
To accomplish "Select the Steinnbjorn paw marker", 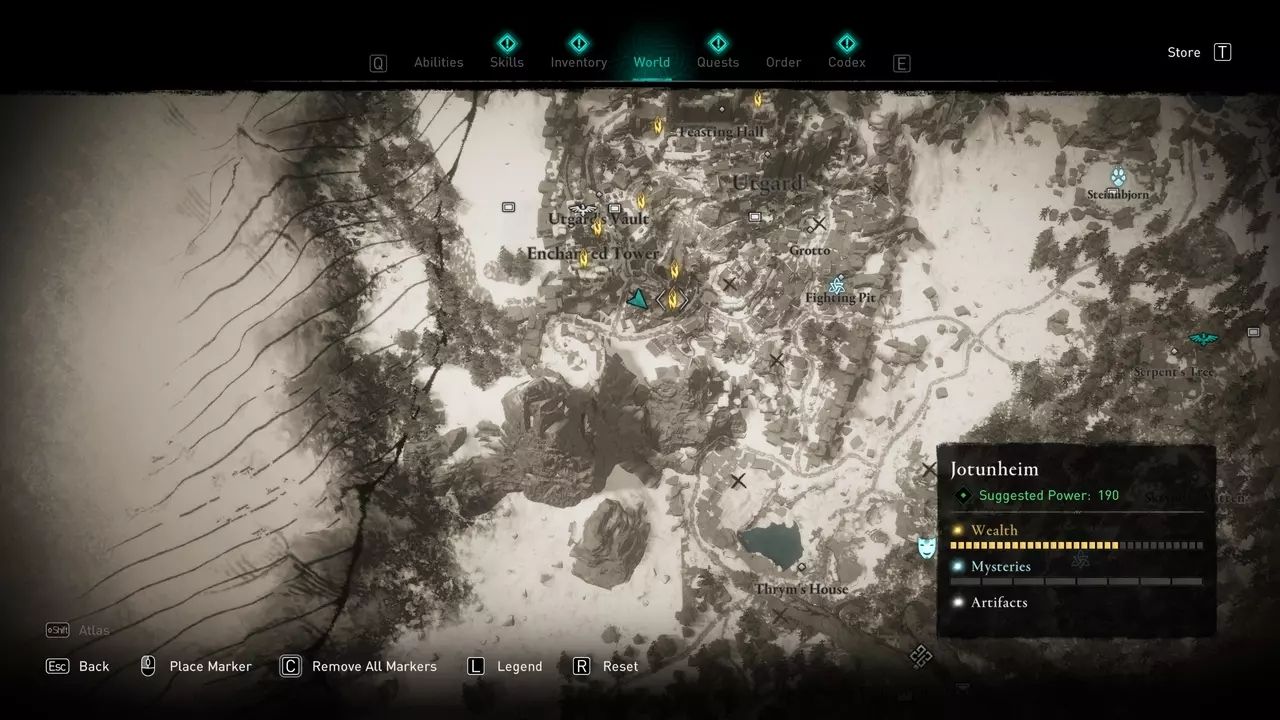I will click(x=1118, y=177).
